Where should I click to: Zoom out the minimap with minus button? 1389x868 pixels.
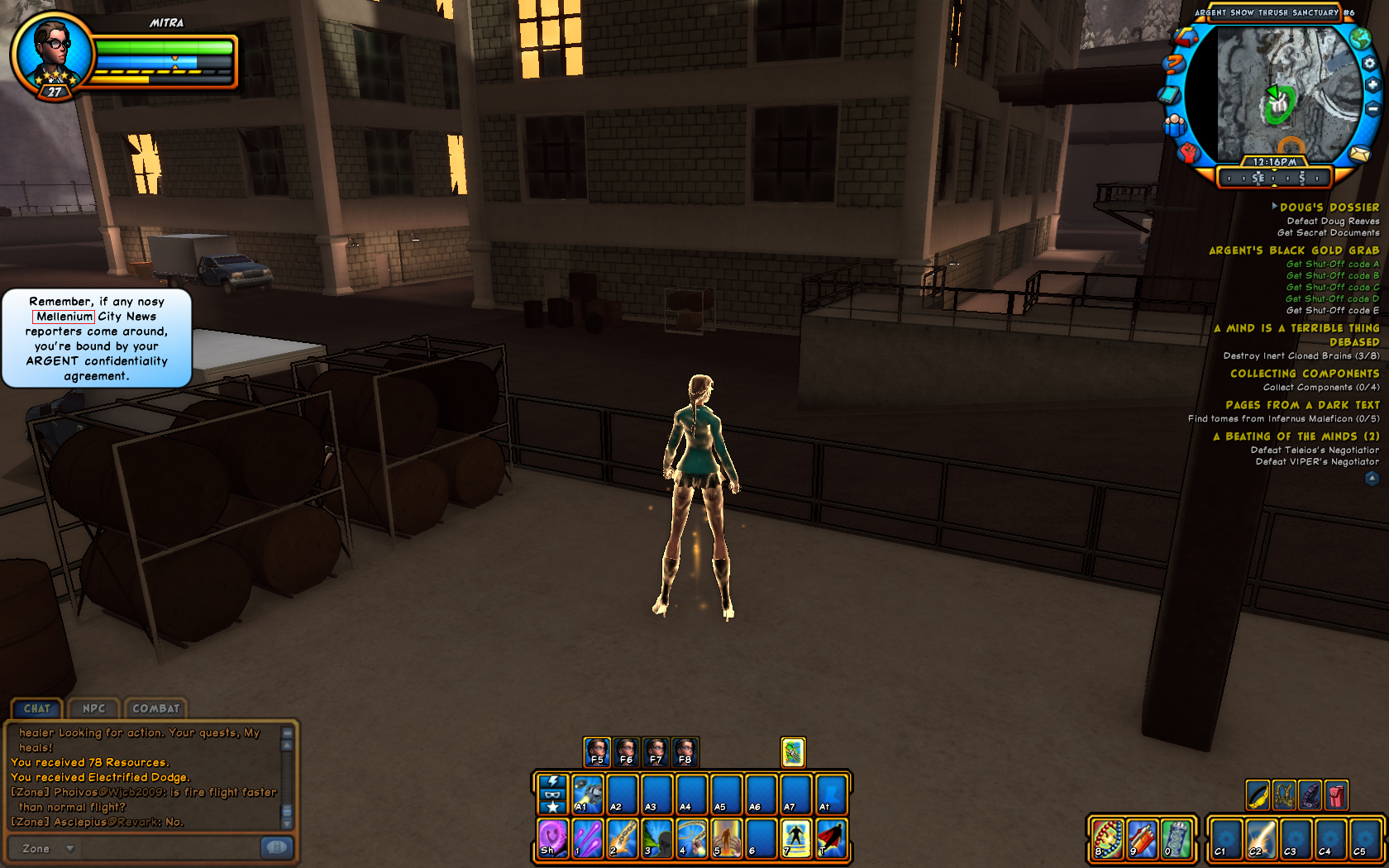[1372, 108]
